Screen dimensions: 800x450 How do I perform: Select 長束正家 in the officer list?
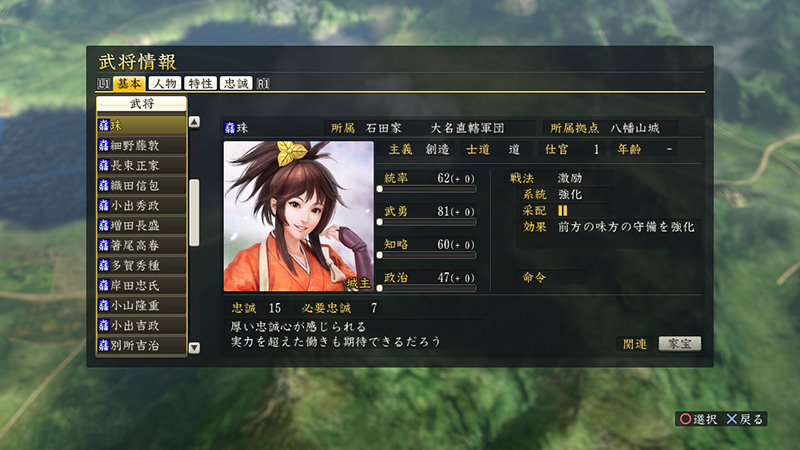click(141, 165)
